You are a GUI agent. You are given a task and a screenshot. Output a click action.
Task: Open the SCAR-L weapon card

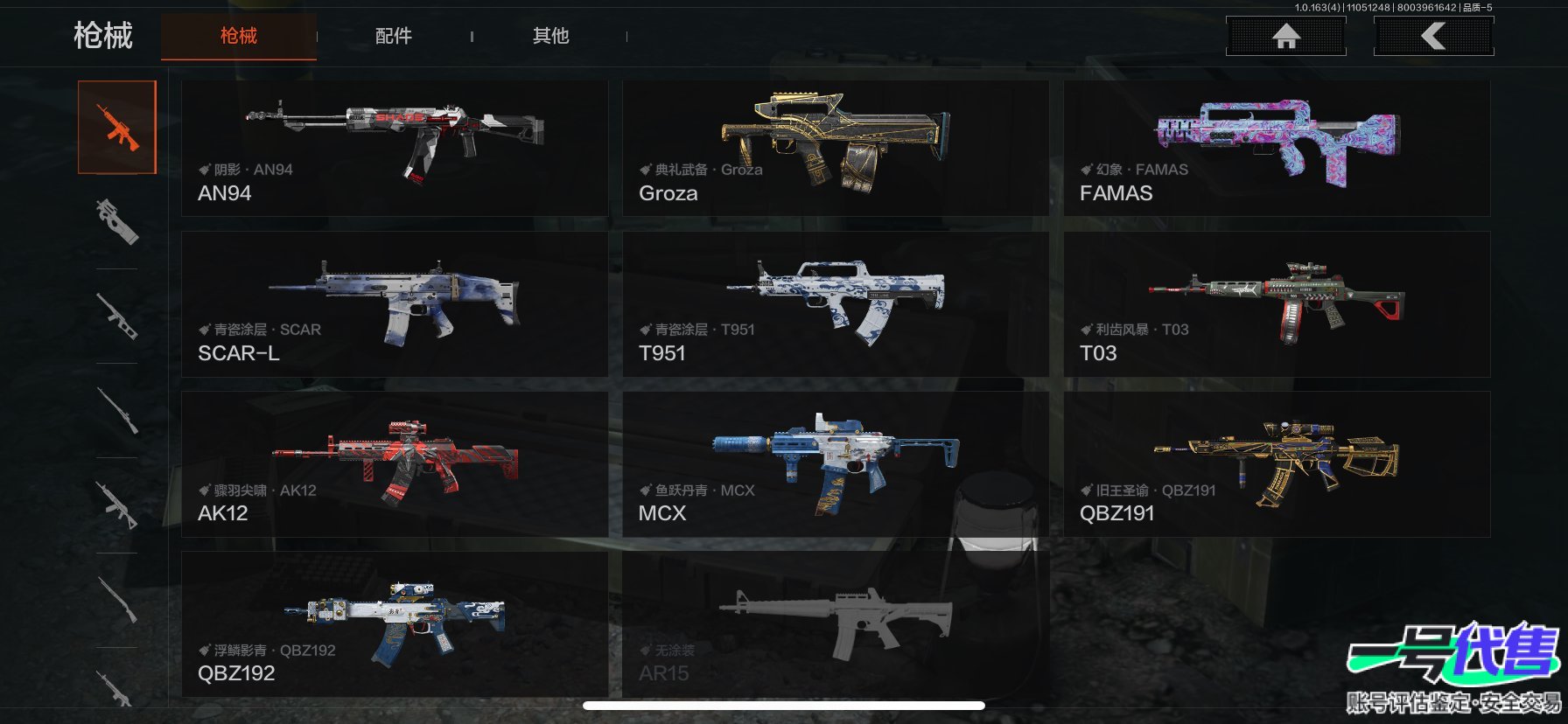pos(394,304)
